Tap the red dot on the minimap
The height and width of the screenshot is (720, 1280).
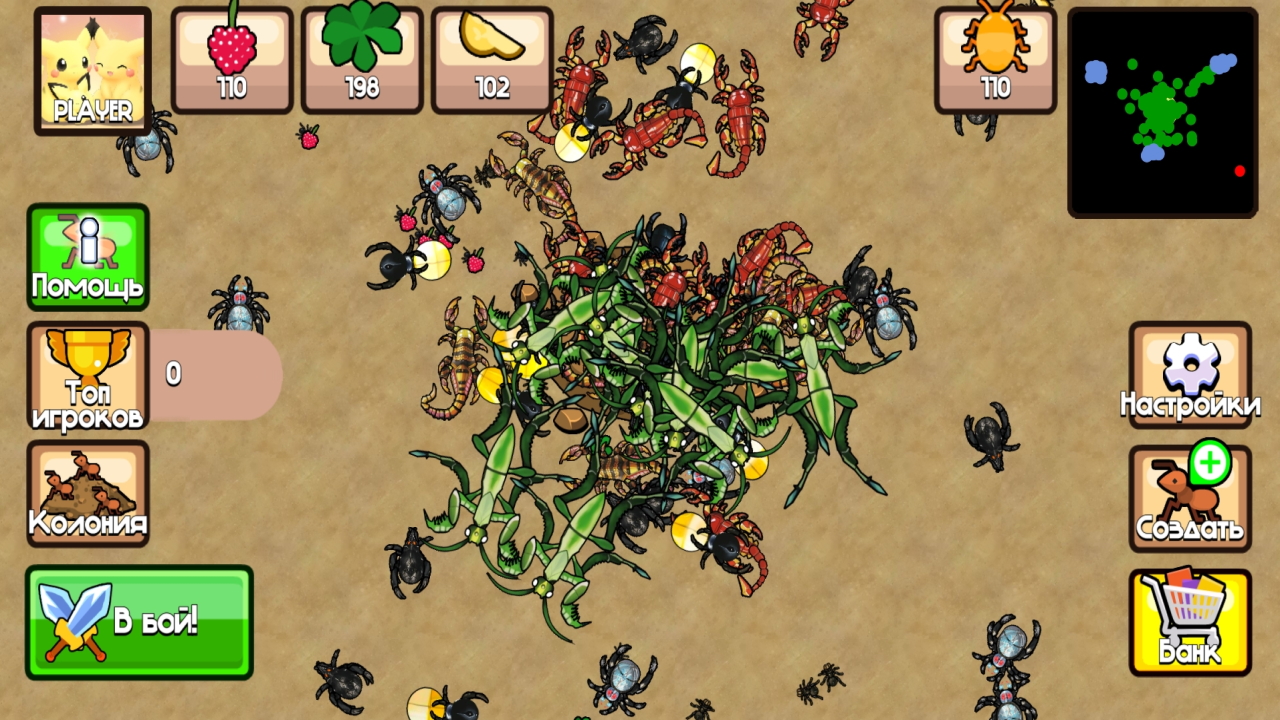(x=1240, y=171)
